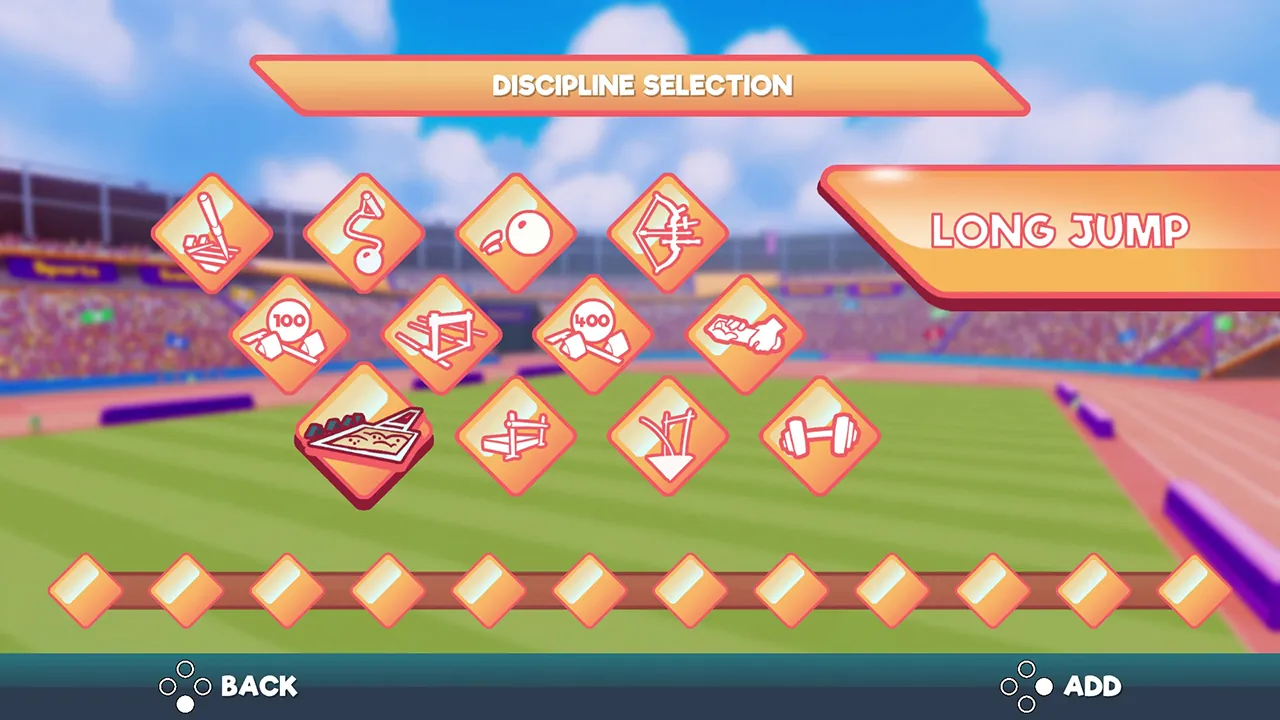Click the DISCIPLINE SELECTION header
The height and width of the screenshot is (720, 1280).
(641, 86)
